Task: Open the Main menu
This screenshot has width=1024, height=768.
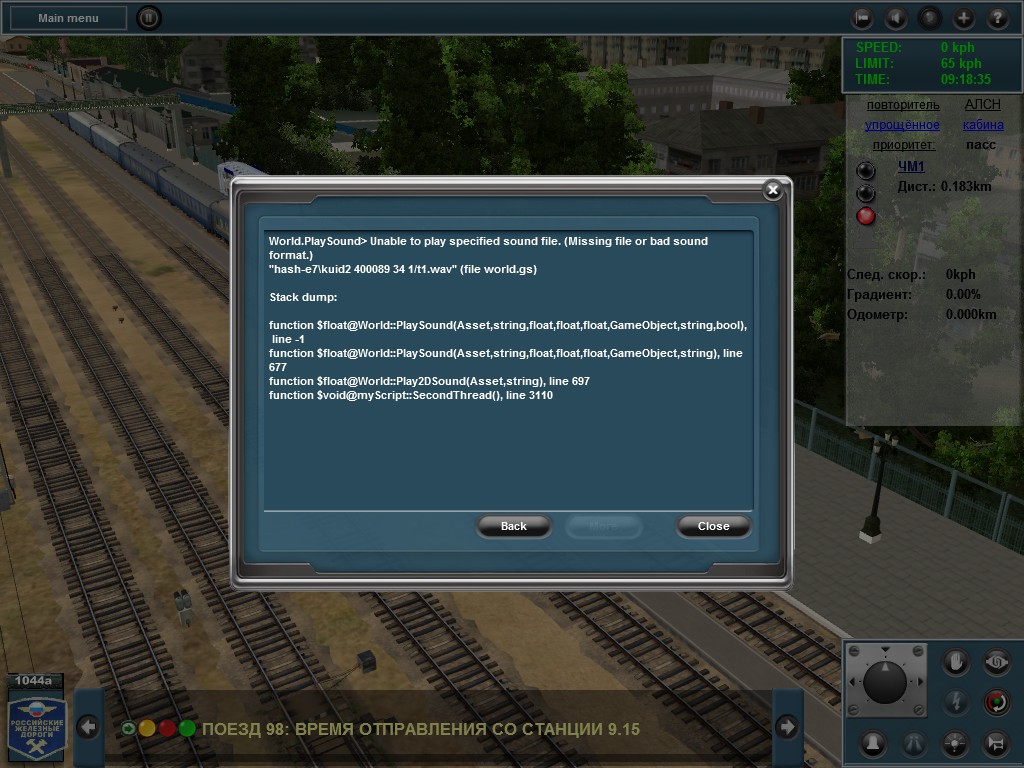Action: (x=68, y=18)
